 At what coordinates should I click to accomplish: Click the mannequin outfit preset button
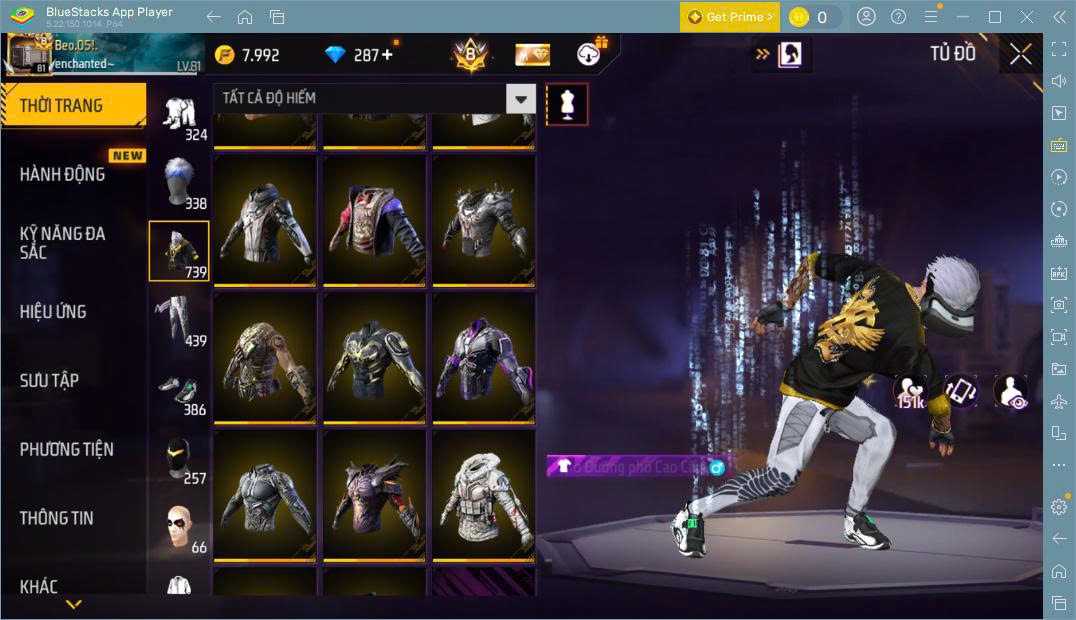point(567,104)
